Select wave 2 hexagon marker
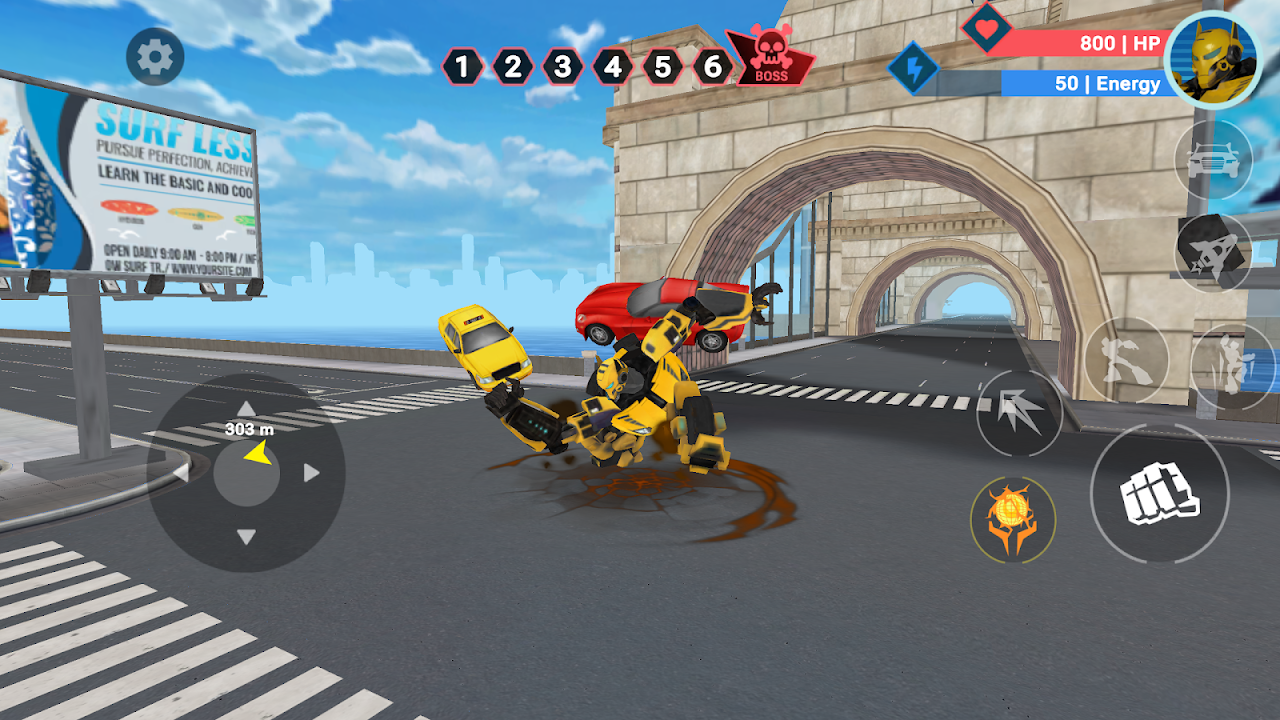Image resolution: width=1280 pixels, height=720 pixels. click(512, 67)
